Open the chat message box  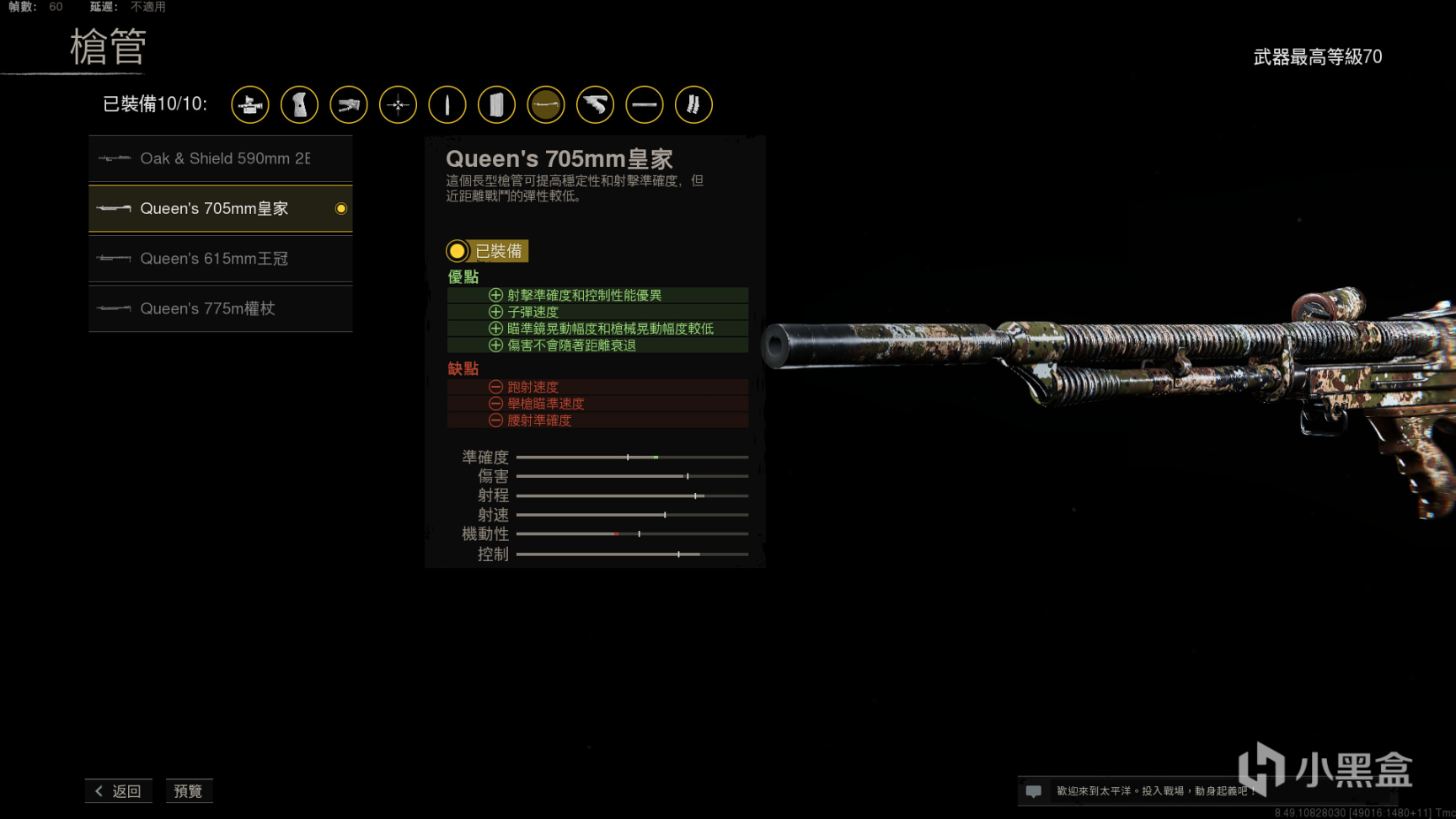(1034, 791)
